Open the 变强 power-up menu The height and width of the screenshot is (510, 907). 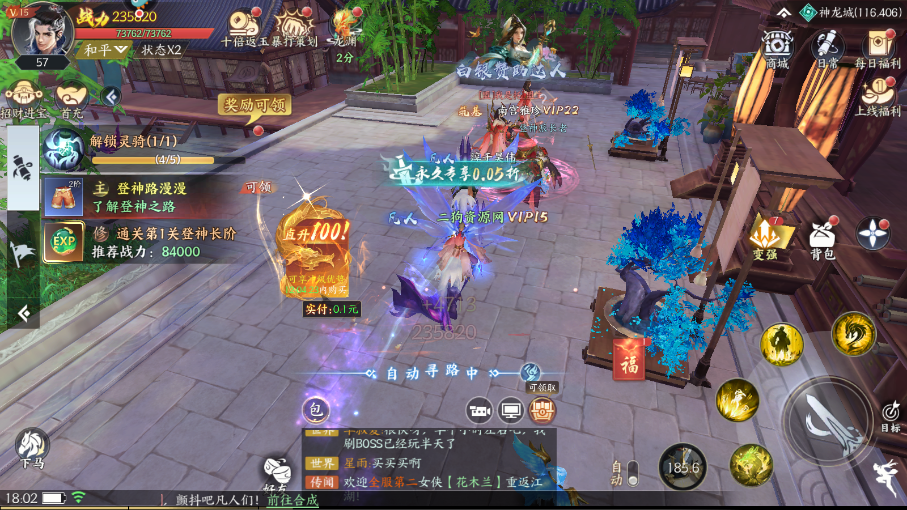[x=767, y=237]
